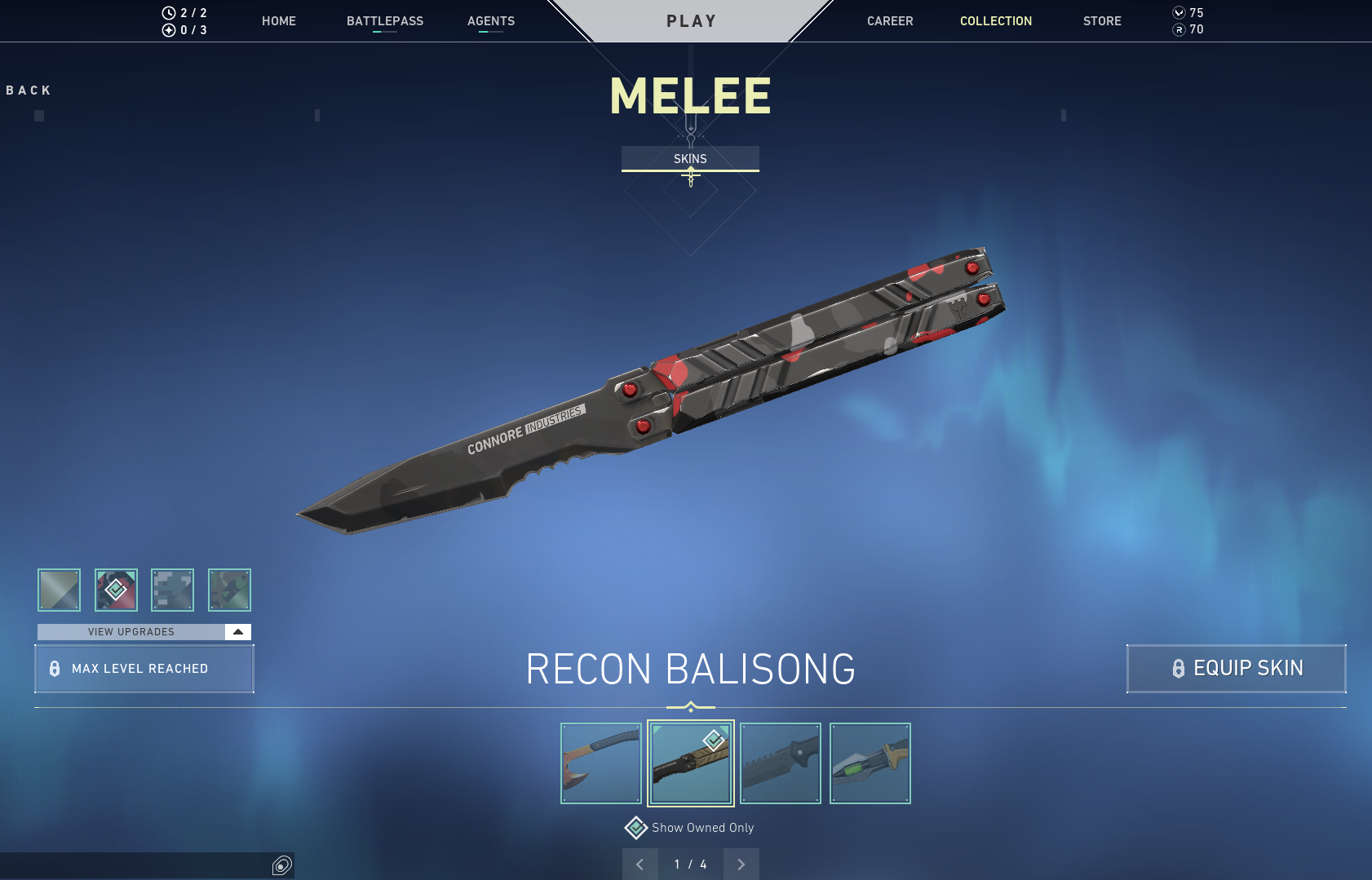The height and width of the screenshot is (880, 1372).
Task: Select the axe melee skin thumbnail
Action: click(x=601, y=763)
